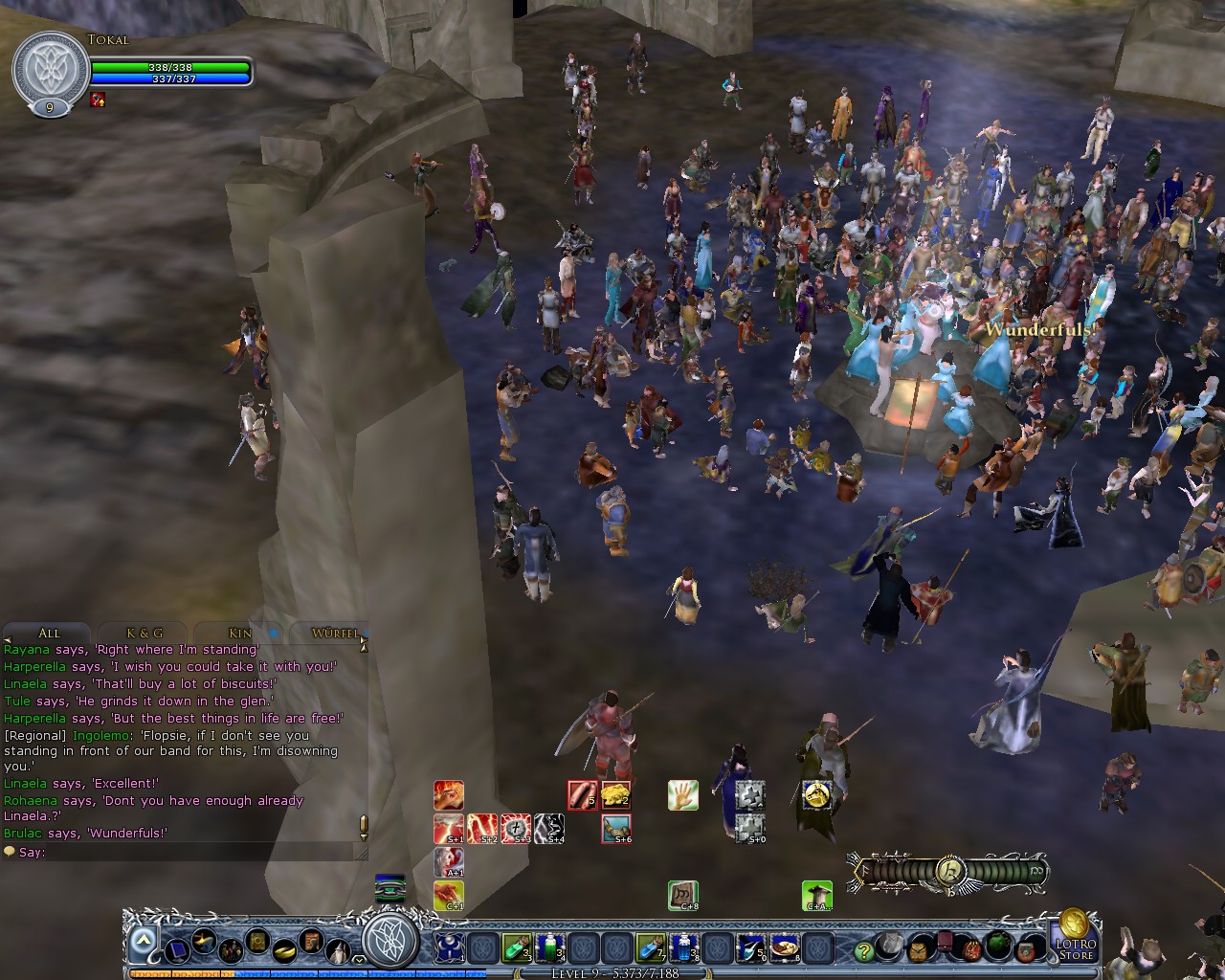
Task: Expand the chevron beside the crest emblem
Action: [357, 960]
